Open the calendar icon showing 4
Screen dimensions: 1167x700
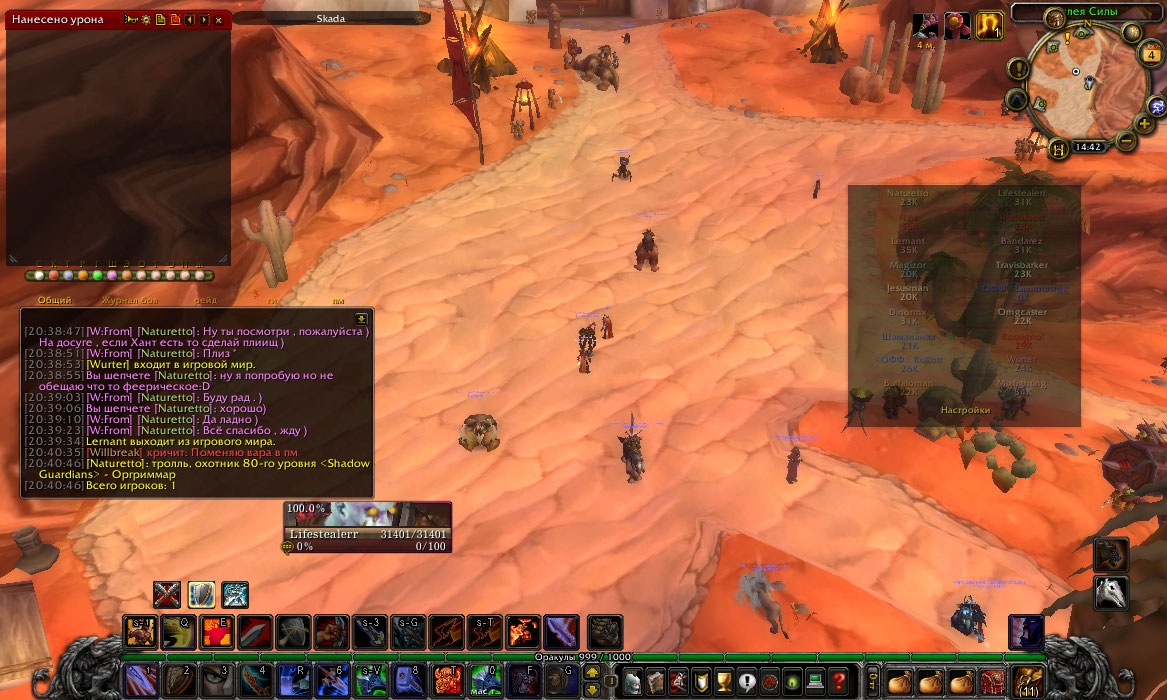pos(1150,54)
